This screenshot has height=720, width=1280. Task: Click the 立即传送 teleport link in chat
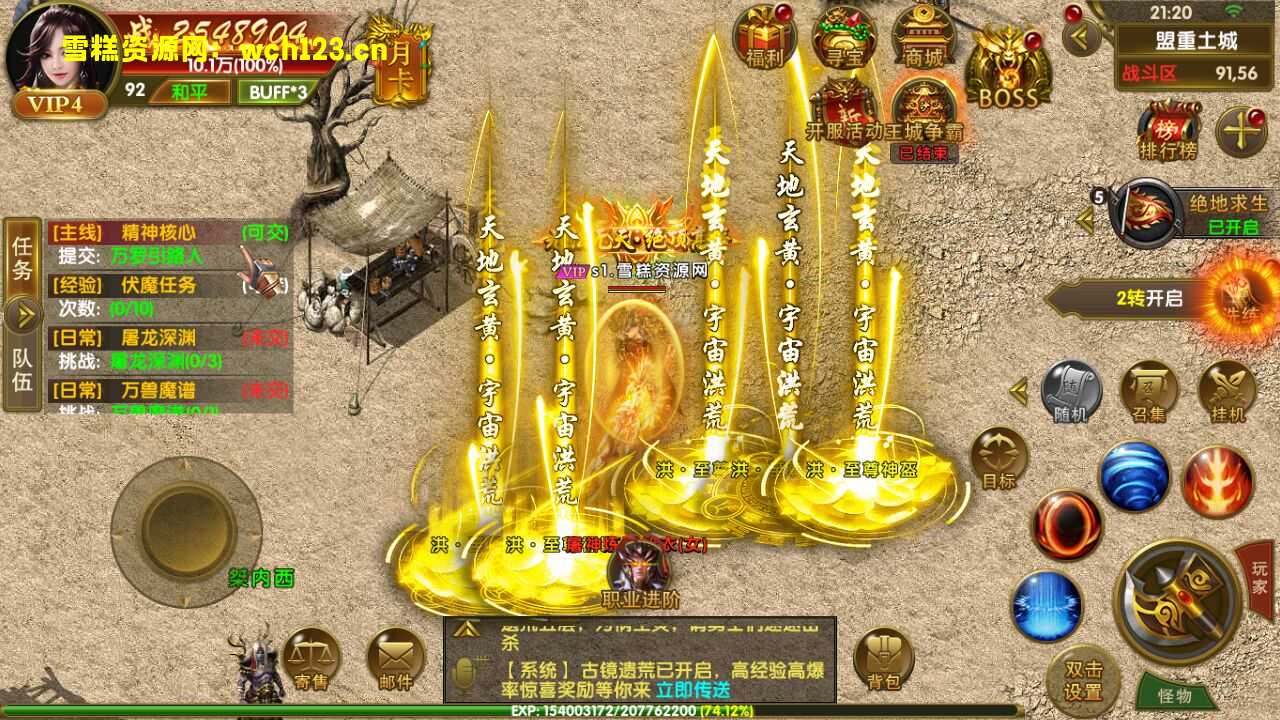point(693,689)
